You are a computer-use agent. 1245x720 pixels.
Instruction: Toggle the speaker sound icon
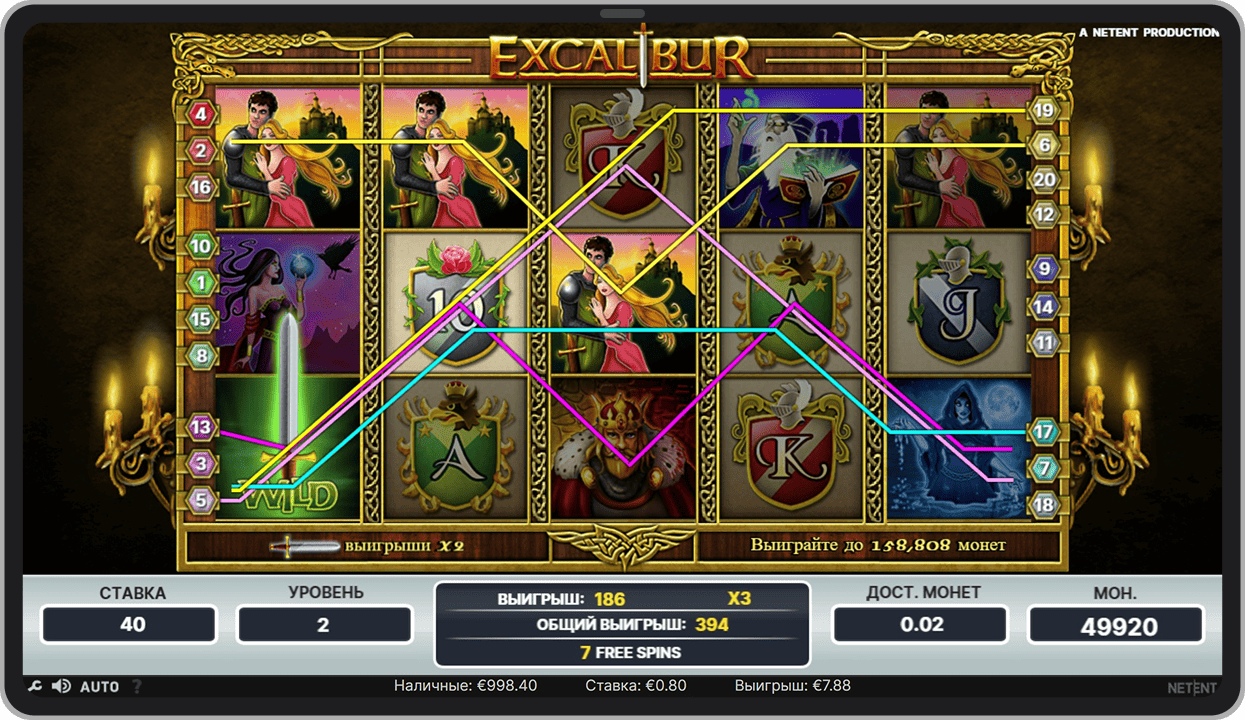click(x=61, y=686)
